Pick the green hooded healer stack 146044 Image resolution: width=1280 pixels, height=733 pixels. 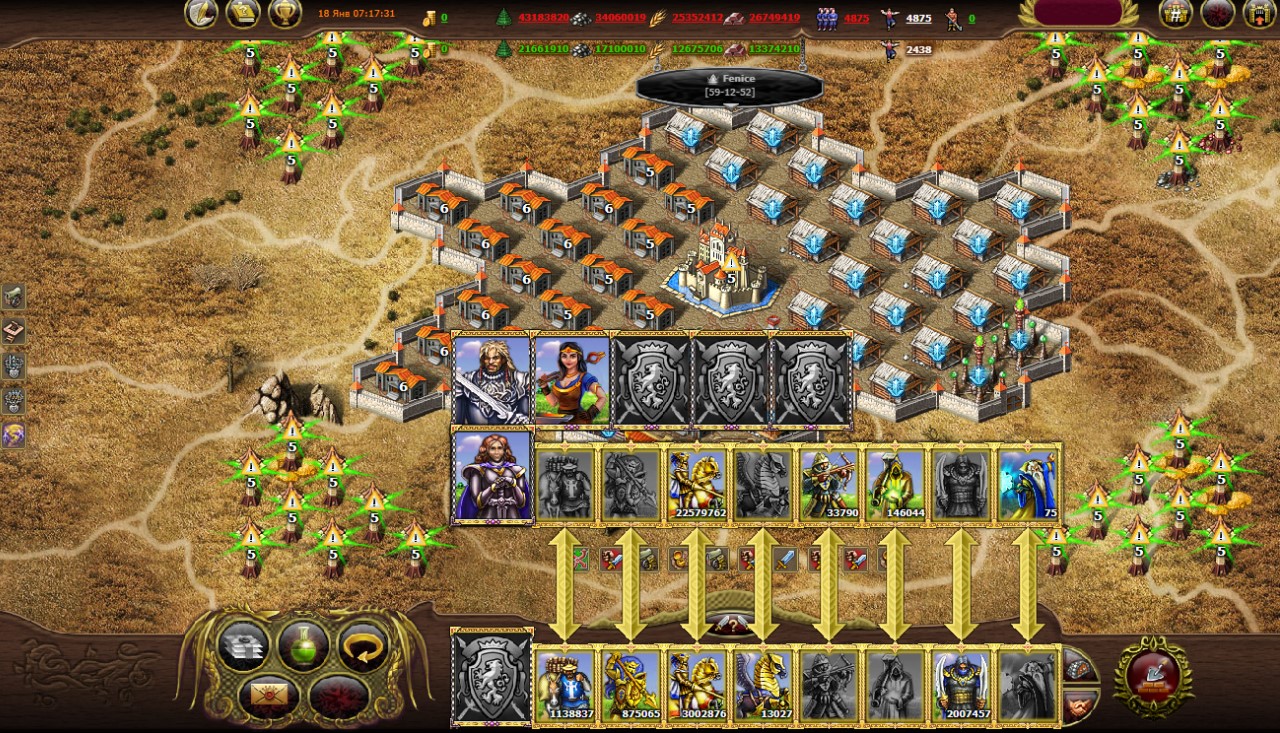coord(895,485)
